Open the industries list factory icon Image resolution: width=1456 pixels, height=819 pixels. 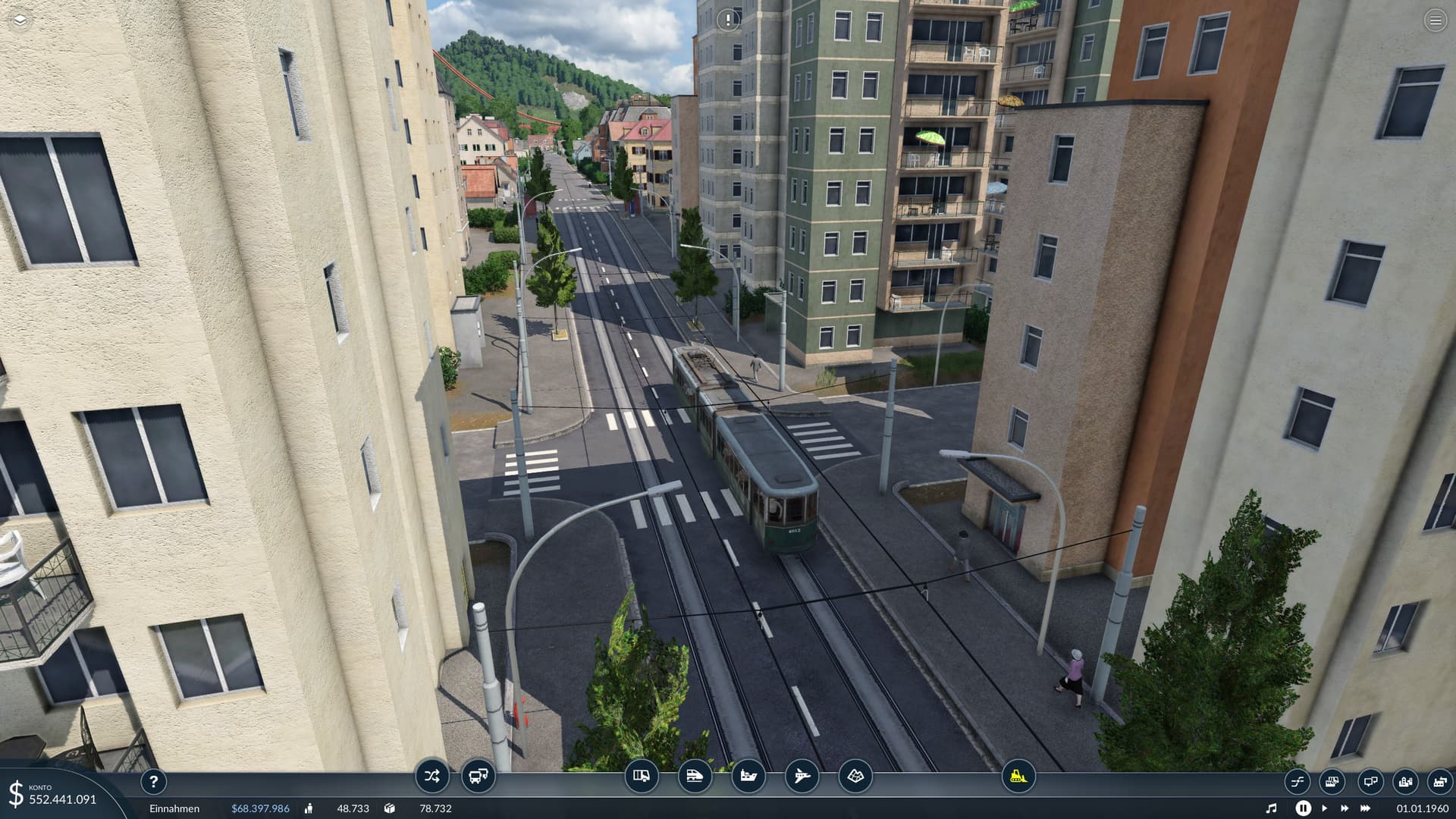pyautogui.click(x=1439, y=782)
